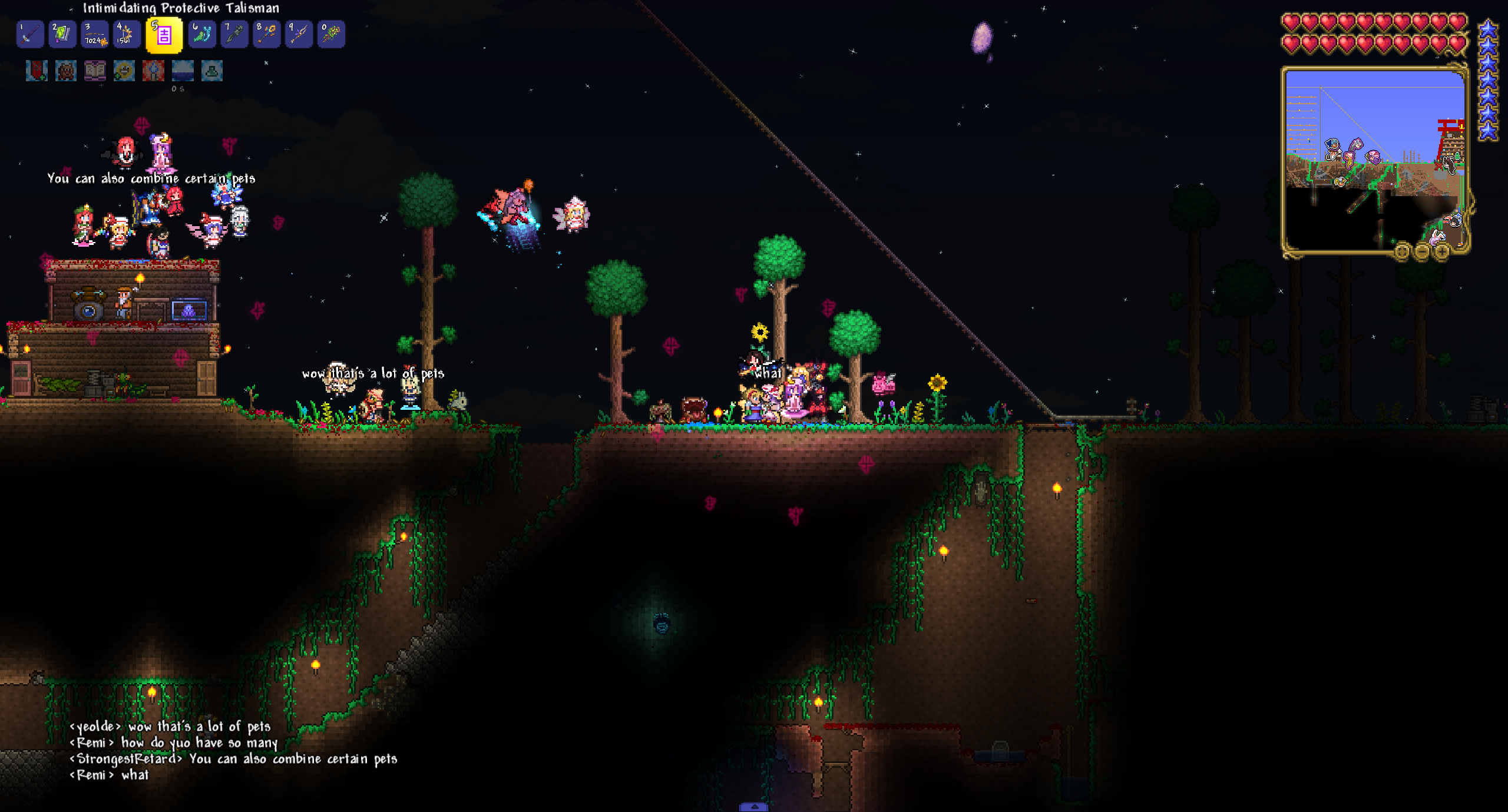Select the Protective Talisman in slot 5
The width and height of the screenshot is (1508, 812).
click(x=164, y=35)
